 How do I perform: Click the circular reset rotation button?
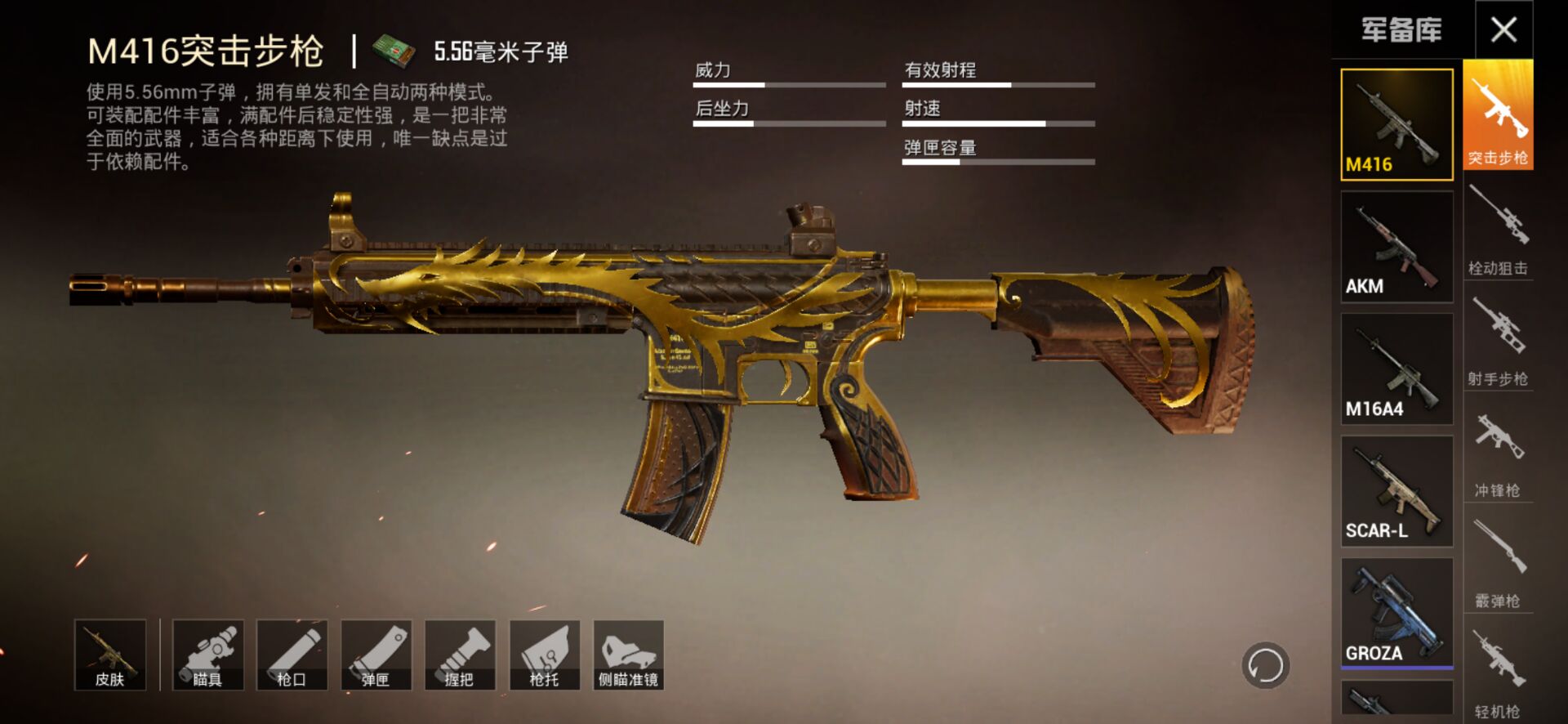point(1265,665)
